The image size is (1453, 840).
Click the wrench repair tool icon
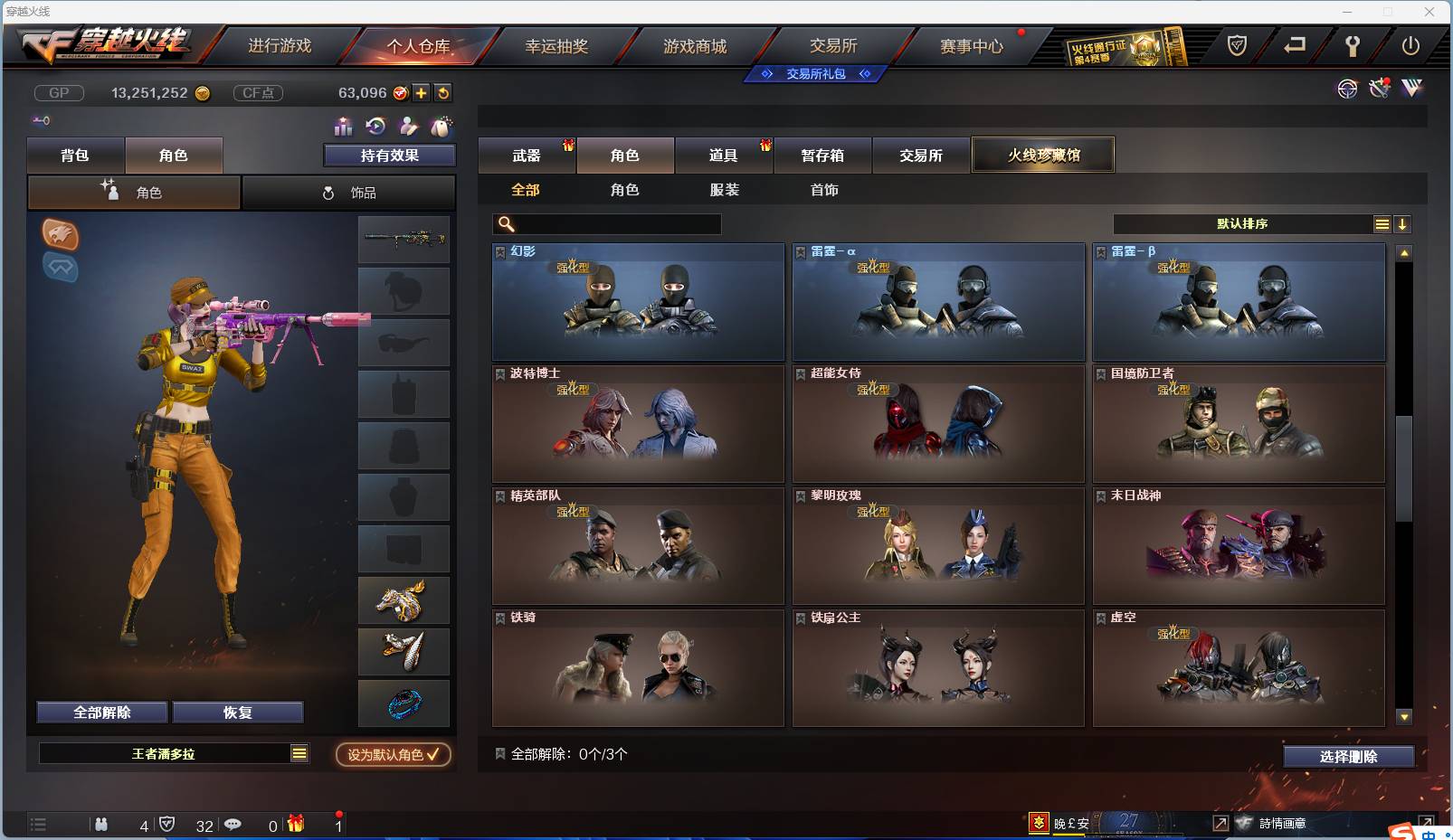point(1378,90)
